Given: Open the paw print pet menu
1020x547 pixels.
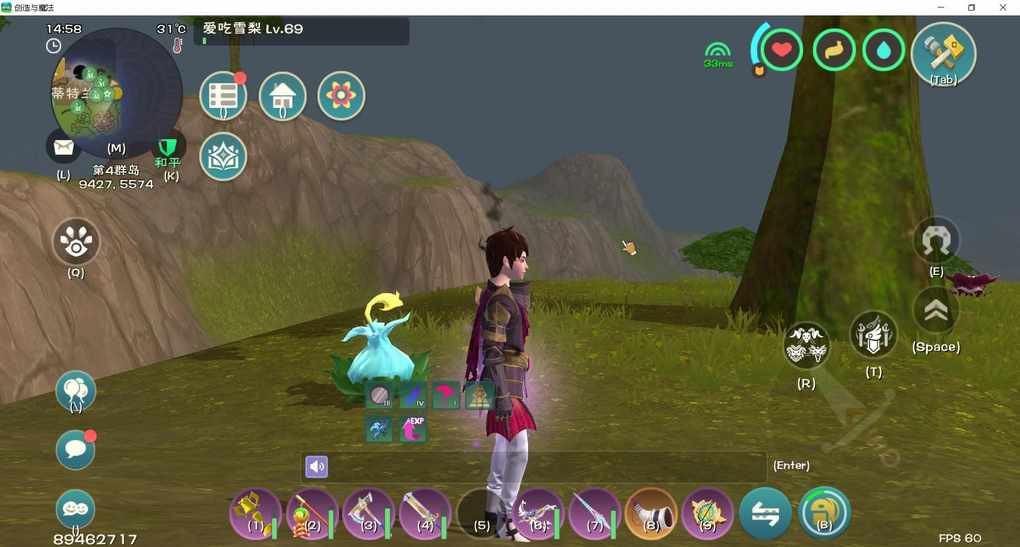Looking at the screenshot, I should tap(76, 241).
